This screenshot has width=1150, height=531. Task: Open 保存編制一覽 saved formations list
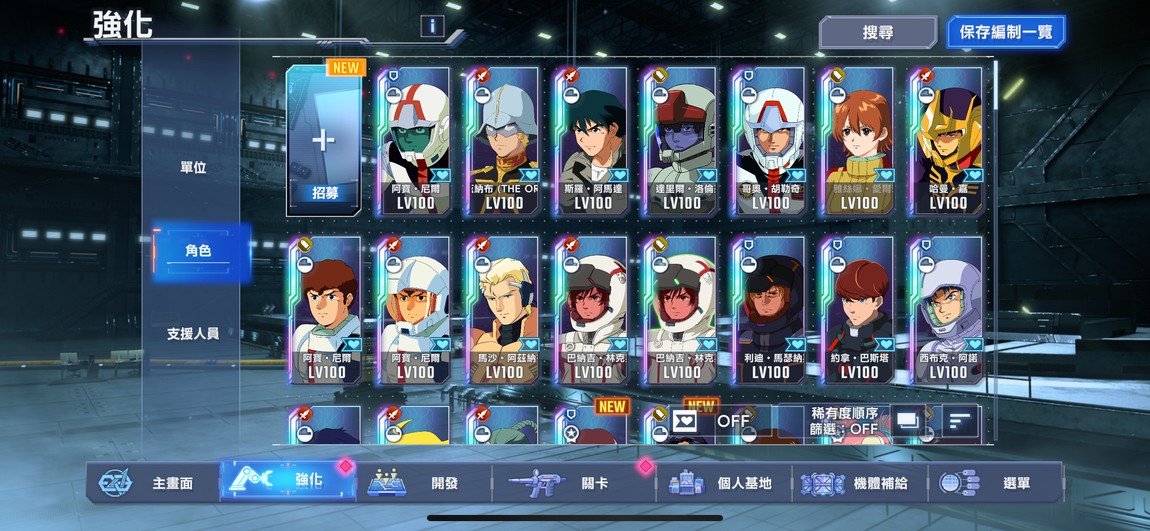(1005, 32)
